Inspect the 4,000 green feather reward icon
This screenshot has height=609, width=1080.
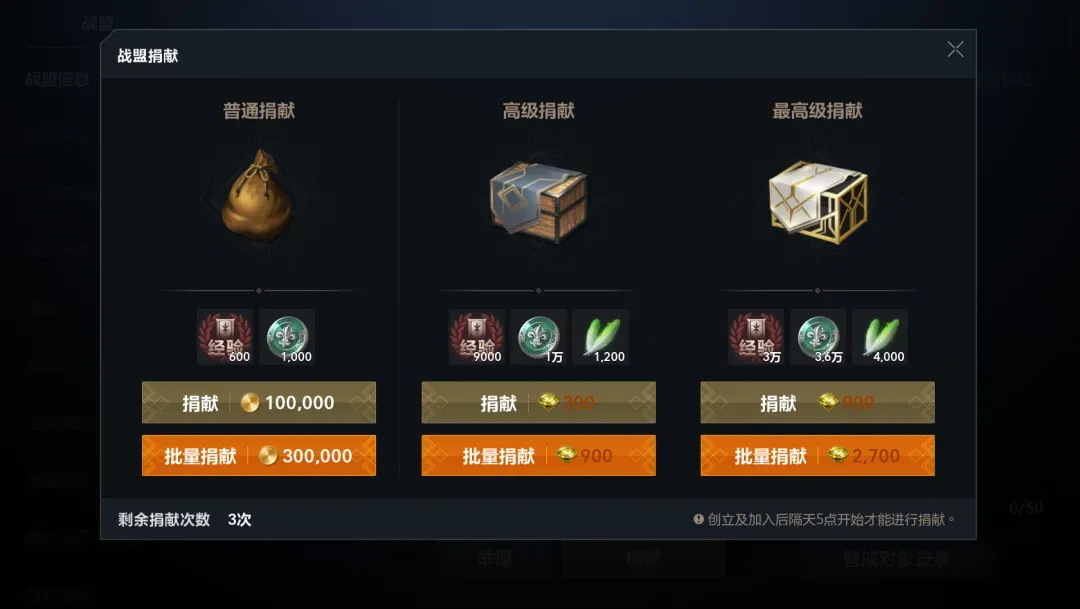pos(880,337)
